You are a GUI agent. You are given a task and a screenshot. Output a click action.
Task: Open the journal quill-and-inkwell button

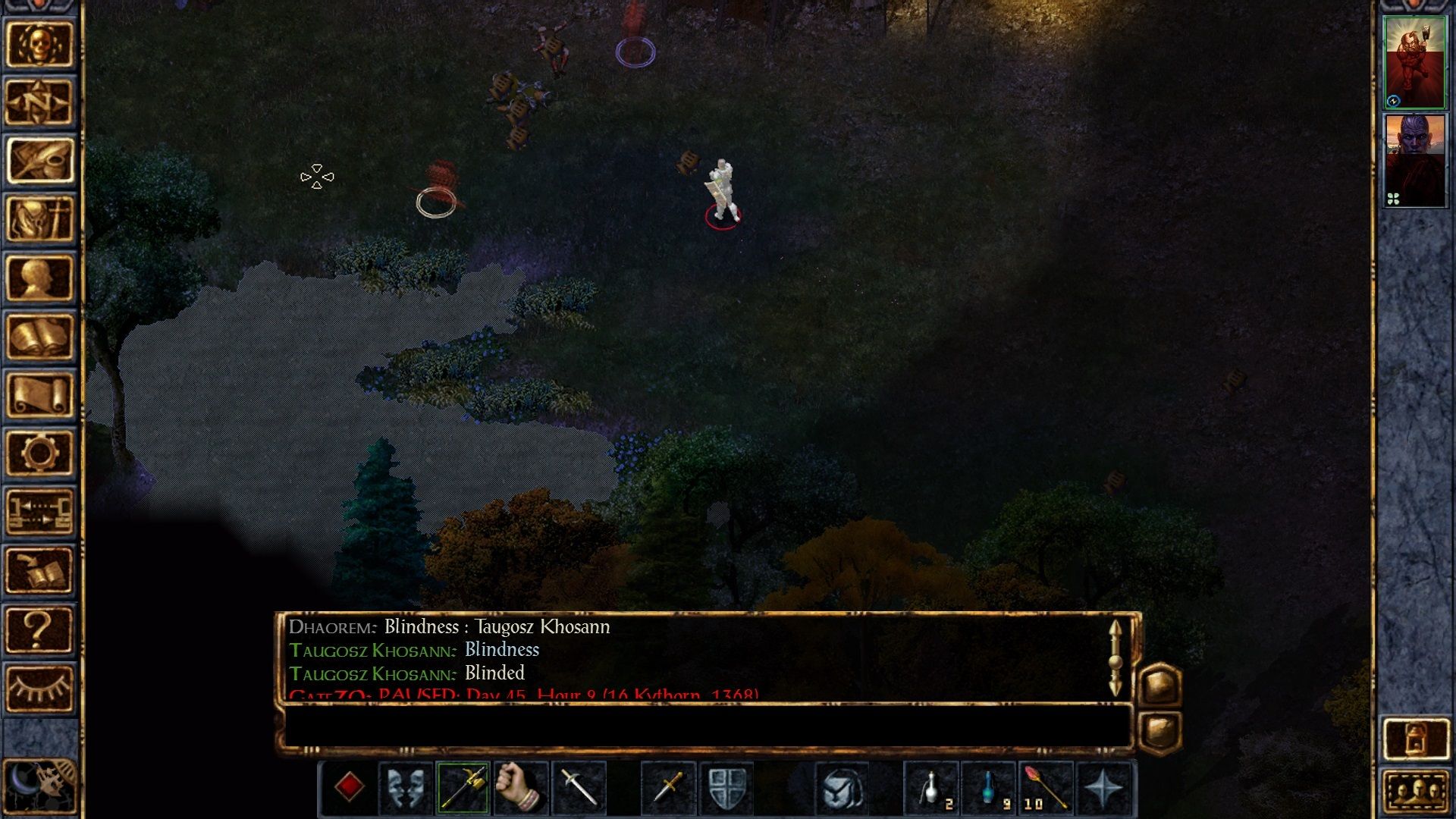click(x=39, y=161)
